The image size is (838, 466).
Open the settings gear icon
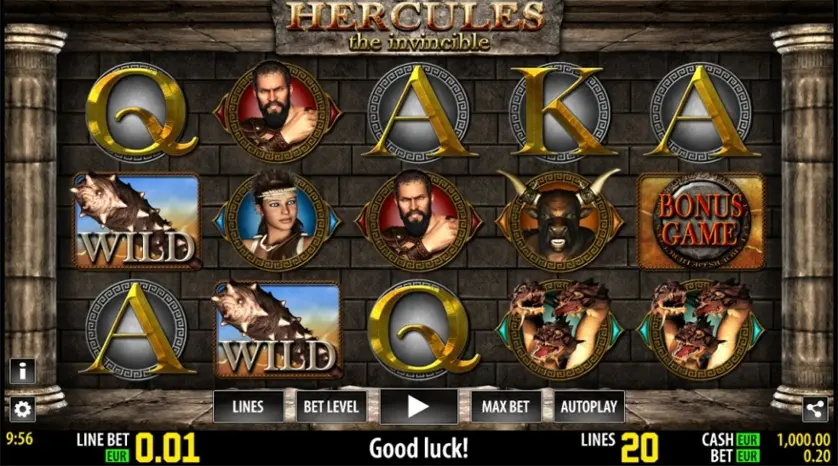(22, 408)
